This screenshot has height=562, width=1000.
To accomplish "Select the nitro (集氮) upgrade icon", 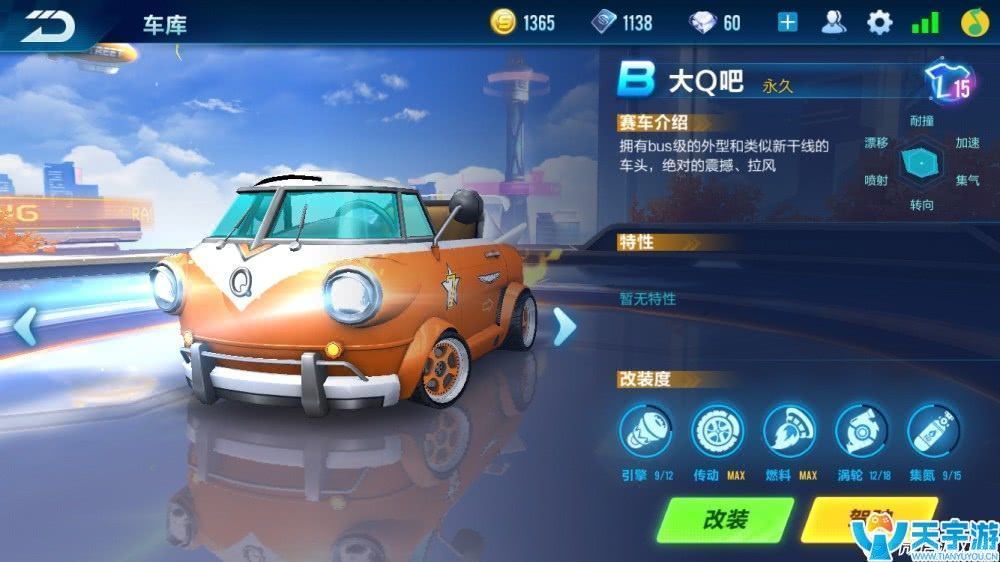I will (933, 430).
